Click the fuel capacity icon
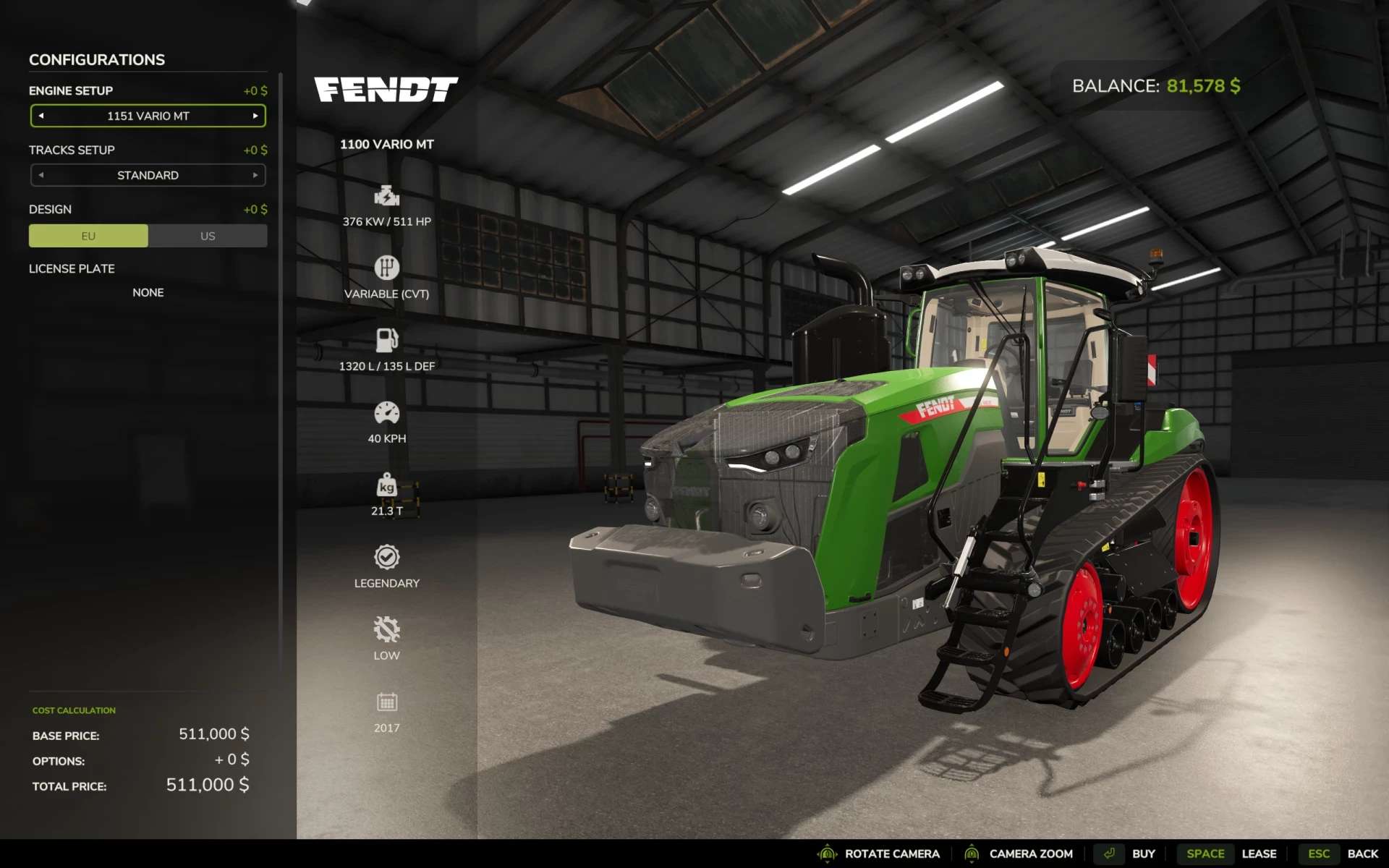This screenshot has width=1389, height=868. click(x=387, y=340)
